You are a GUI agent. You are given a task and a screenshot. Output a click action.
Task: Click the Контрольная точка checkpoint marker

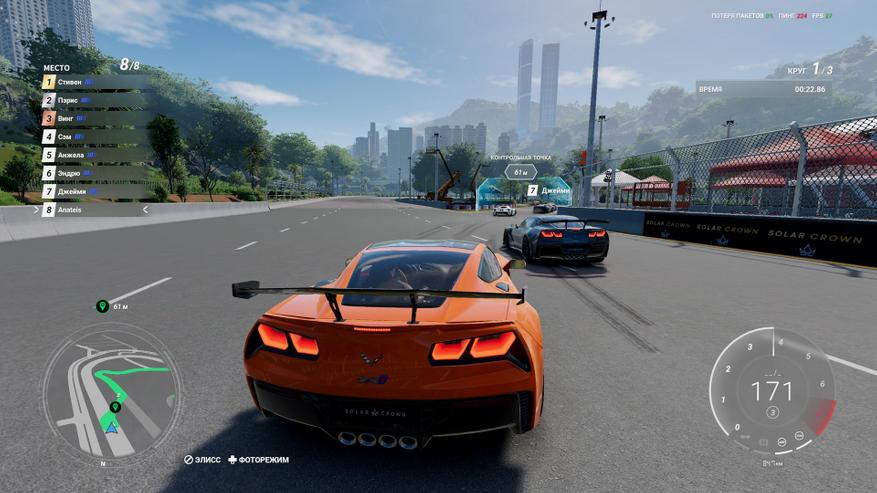pyautogui.click(x=519, y=171)
